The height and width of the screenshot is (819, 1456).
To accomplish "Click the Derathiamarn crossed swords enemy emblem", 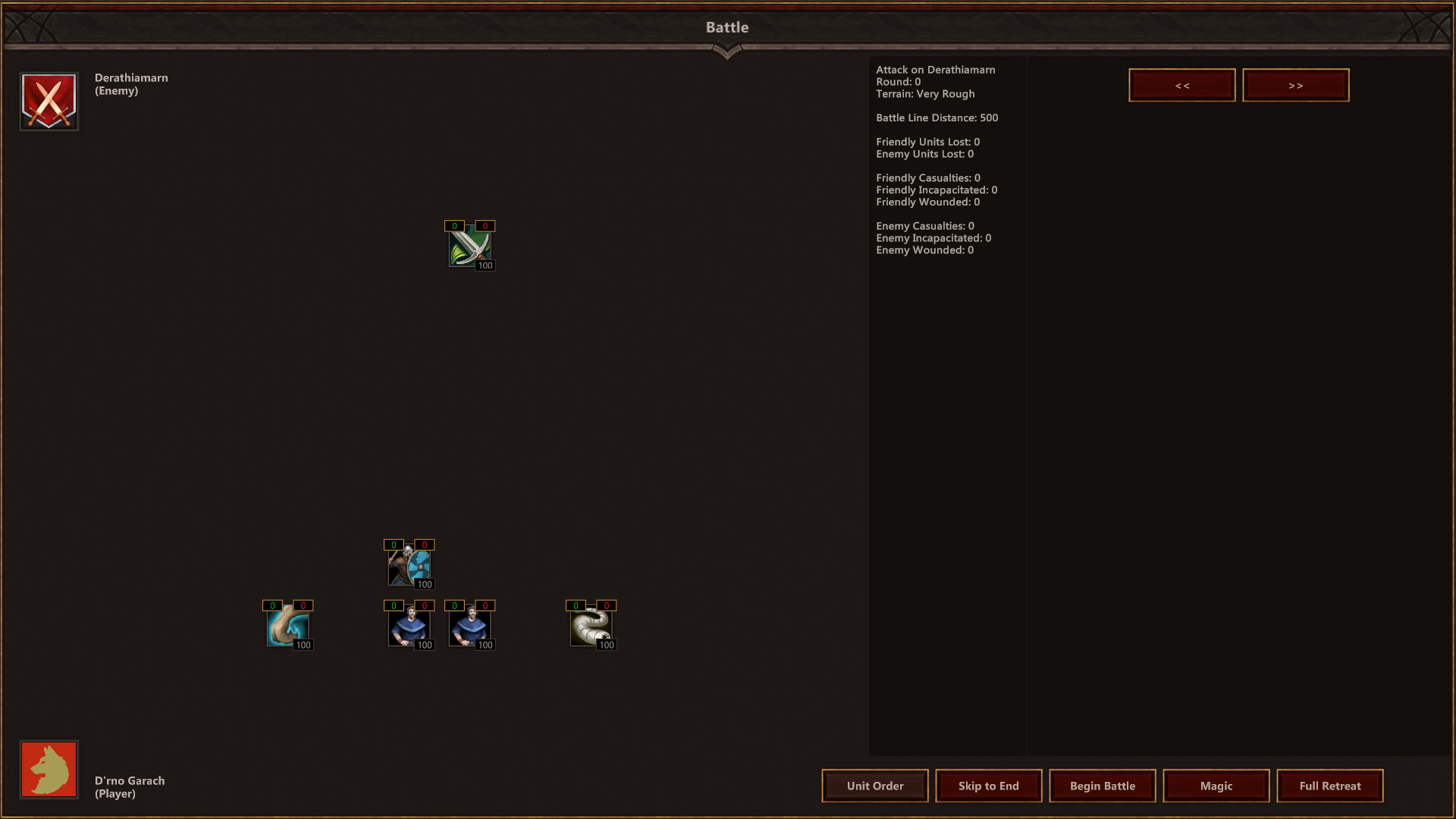I will pyautogui.click(x=49, y=101).
